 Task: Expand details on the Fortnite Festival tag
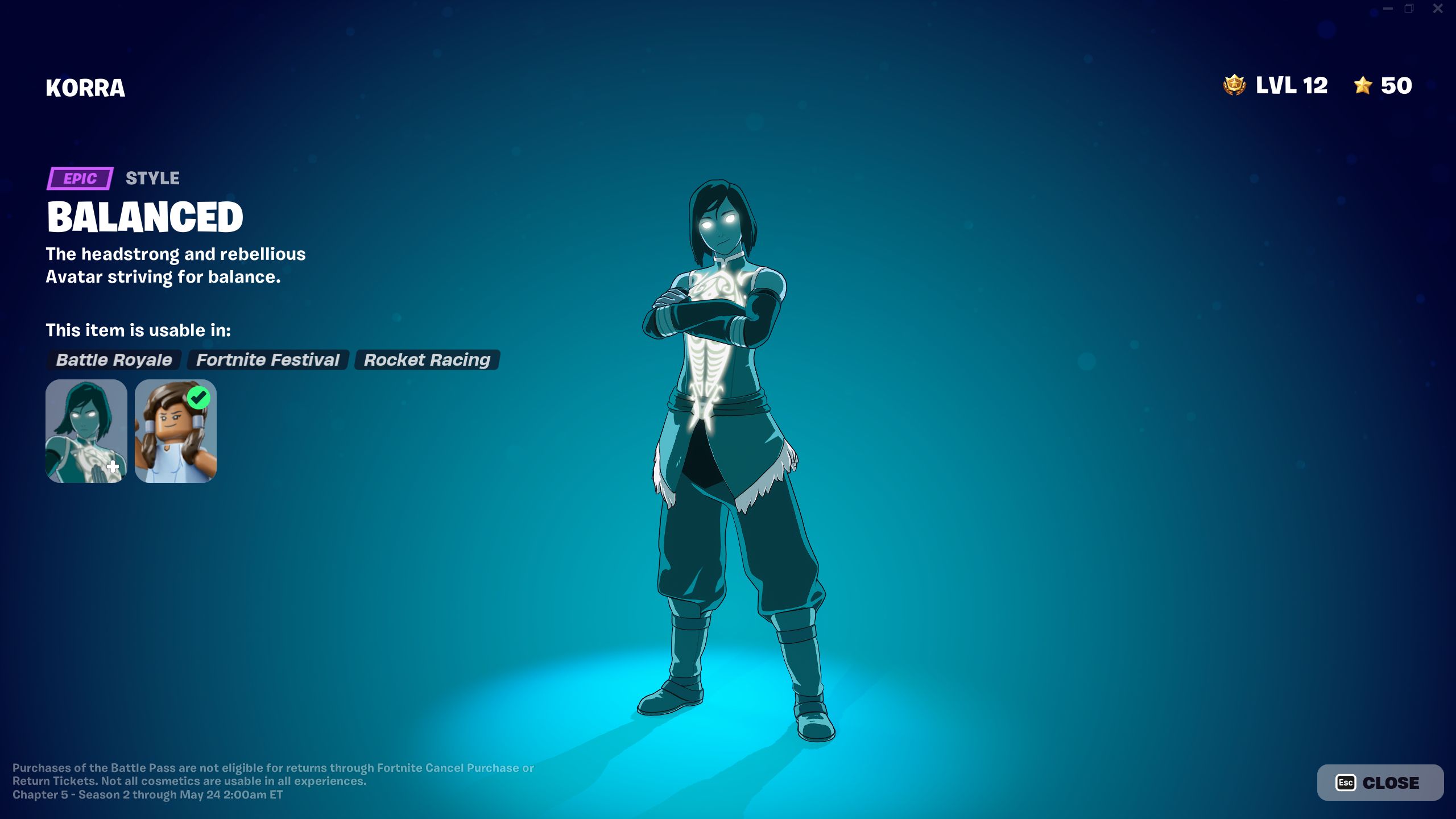point(267,359)
